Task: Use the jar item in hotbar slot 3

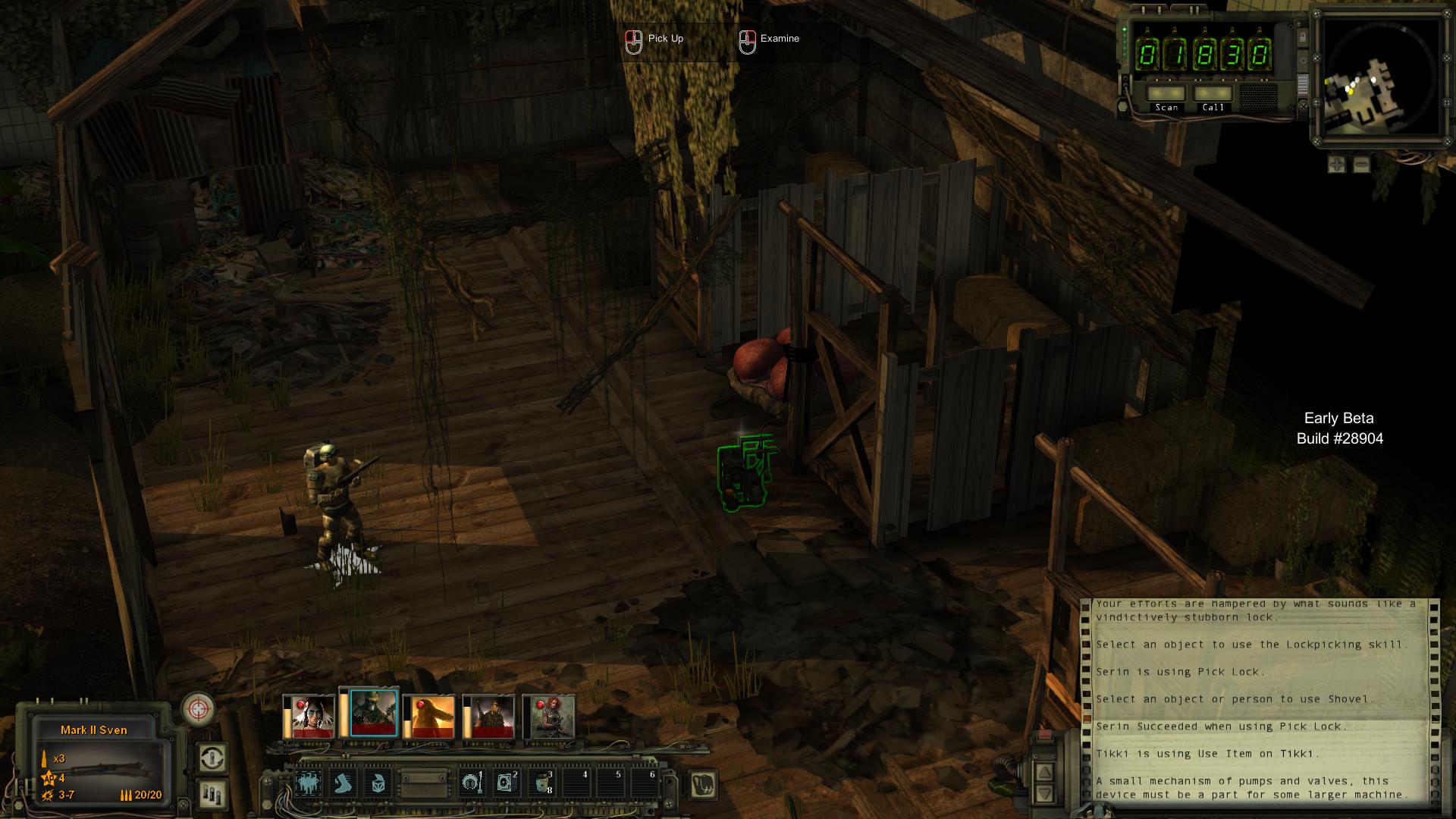Action: 540,783
